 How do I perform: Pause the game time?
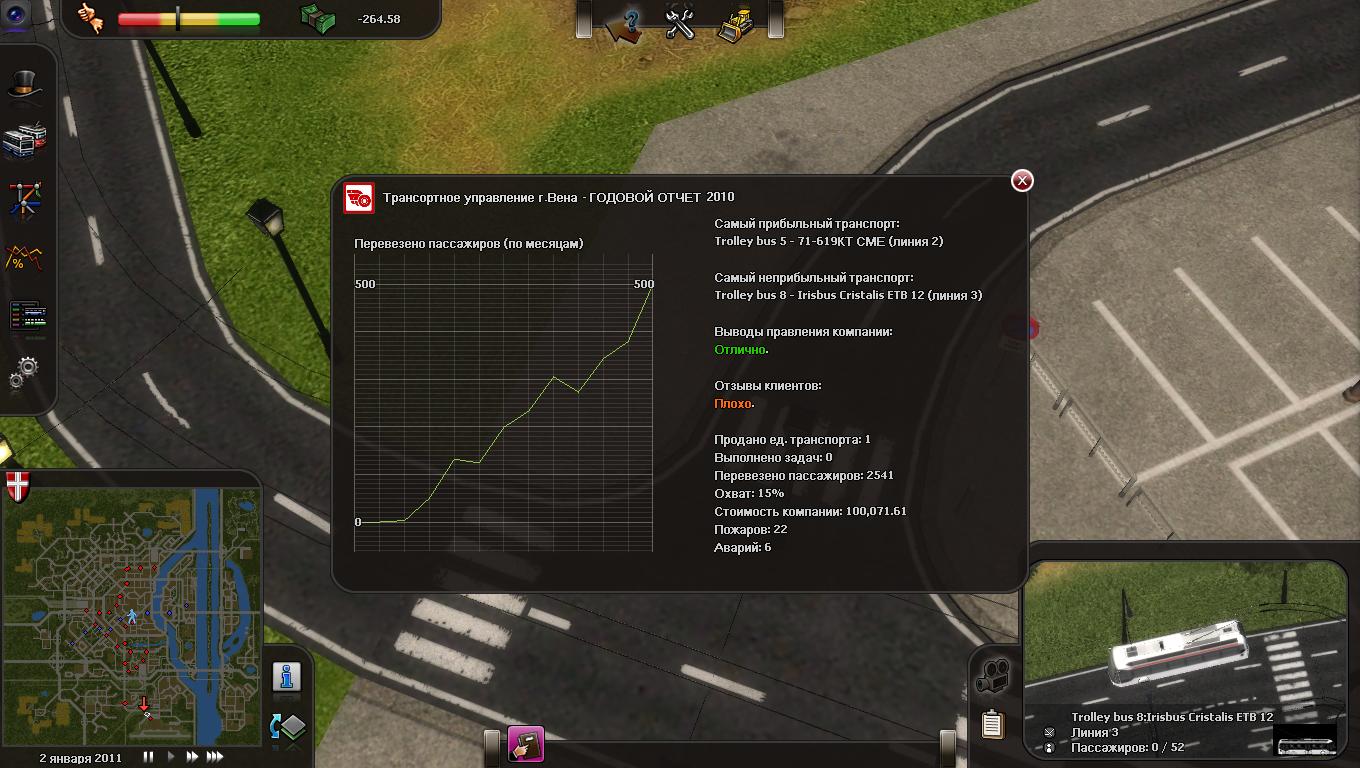(149, 757)
